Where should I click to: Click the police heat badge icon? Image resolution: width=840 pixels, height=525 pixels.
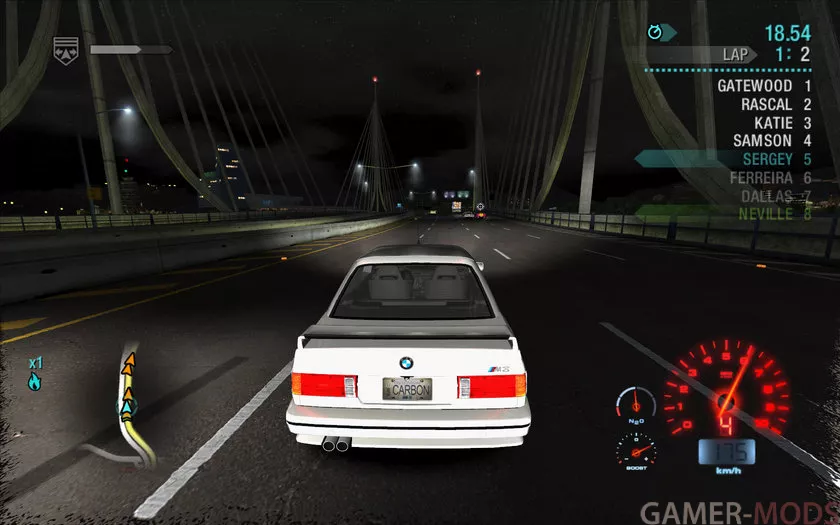coord(65,49)
